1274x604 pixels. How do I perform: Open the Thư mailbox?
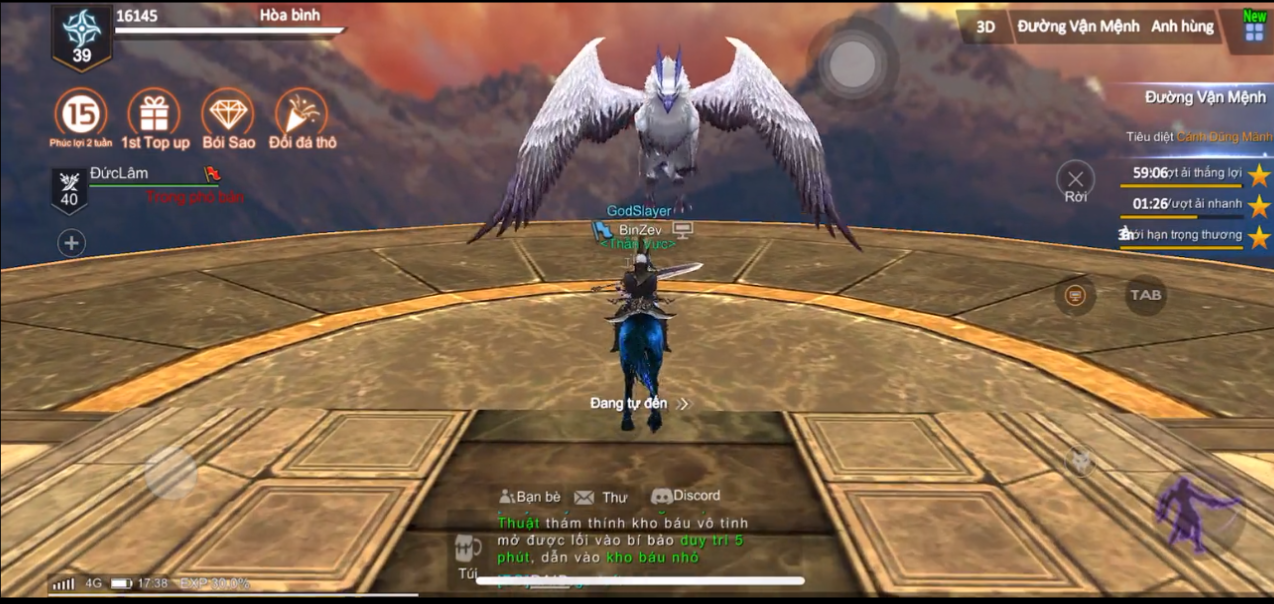pyautogui.click(x=602, y=497)
